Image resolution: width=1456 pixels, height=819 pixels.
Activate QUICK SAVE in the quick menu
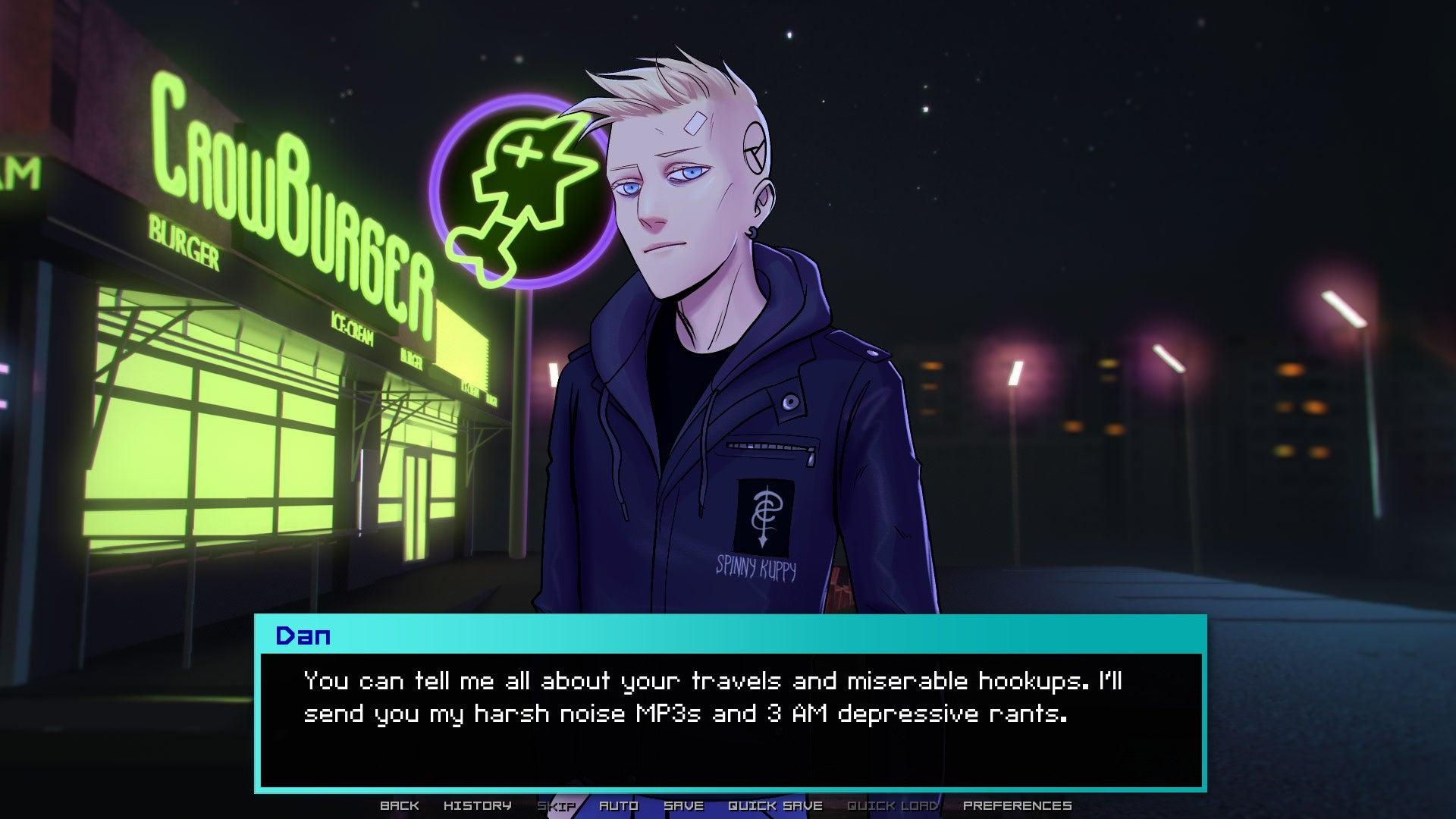775,805
